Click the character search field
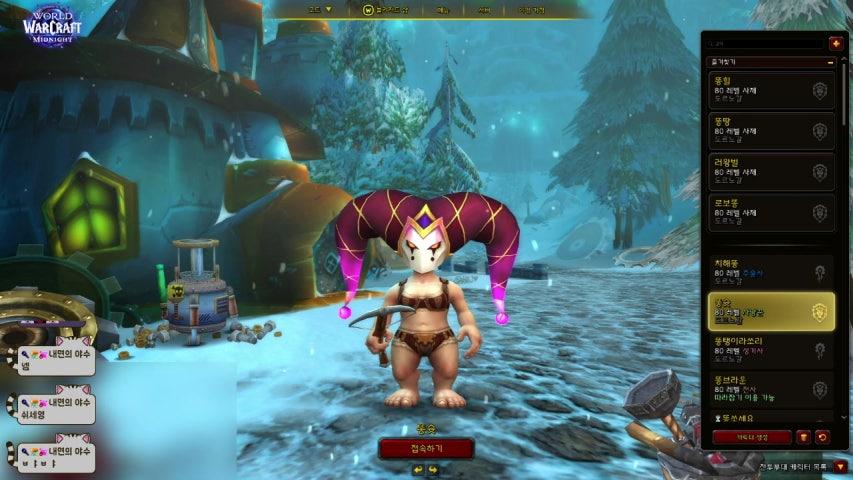Screen dimensions: 853x480 point(765,43)
